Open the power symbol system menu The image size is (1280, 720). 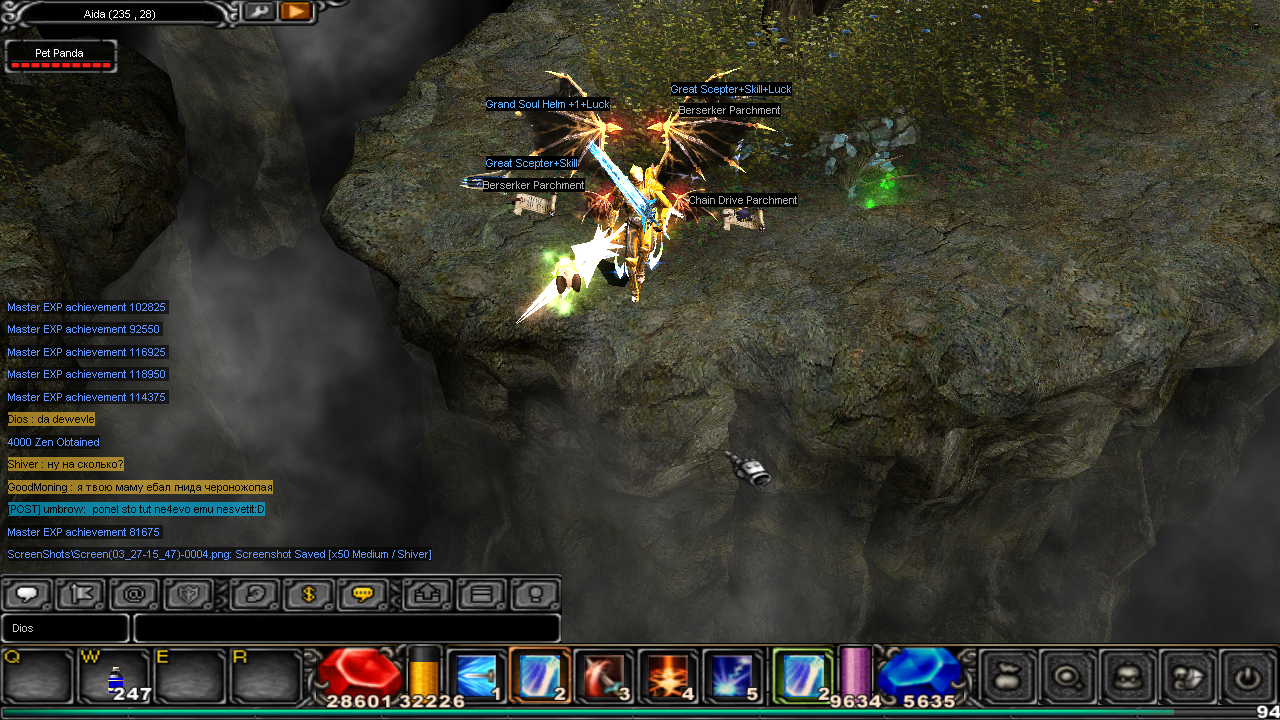[x=1246, y=677]
